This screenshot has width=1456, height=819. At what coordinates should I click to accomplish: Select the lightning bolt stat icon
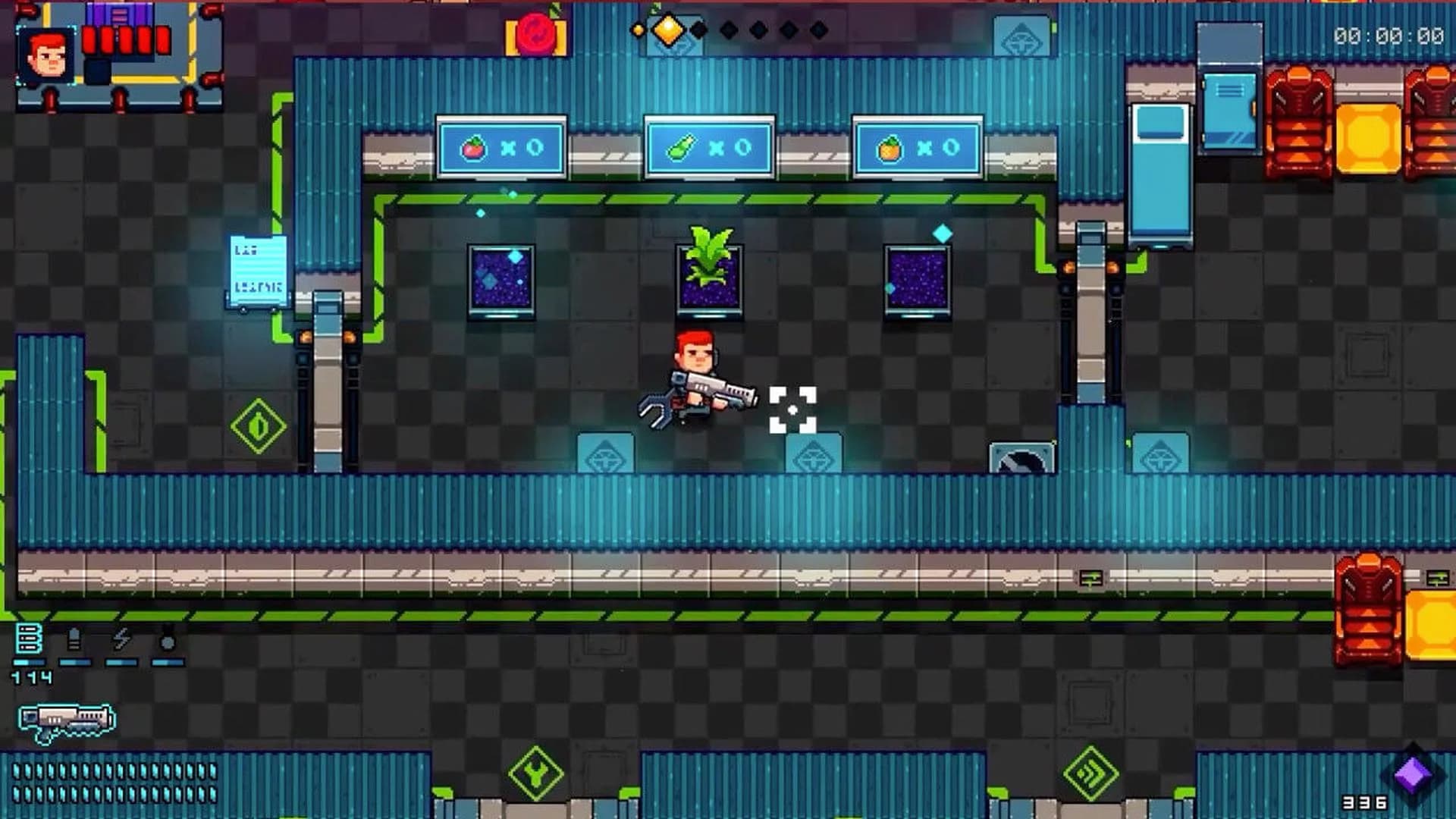coord(122,639)
